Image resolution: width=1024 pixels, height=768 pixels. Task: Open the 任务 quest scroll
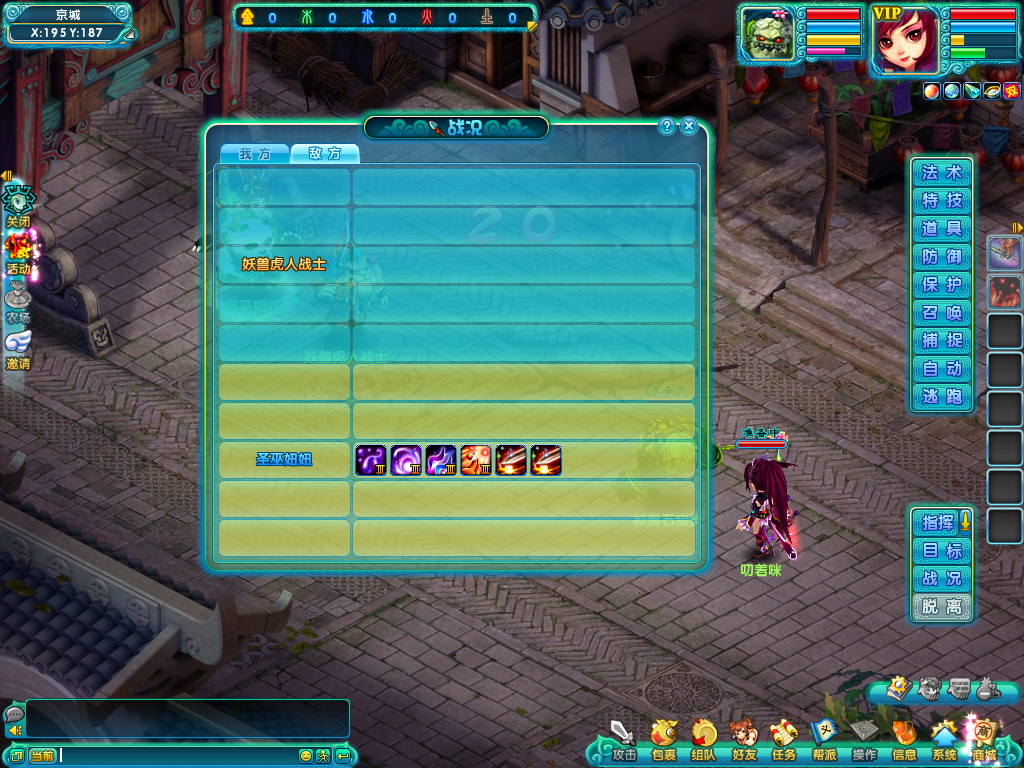783,739
